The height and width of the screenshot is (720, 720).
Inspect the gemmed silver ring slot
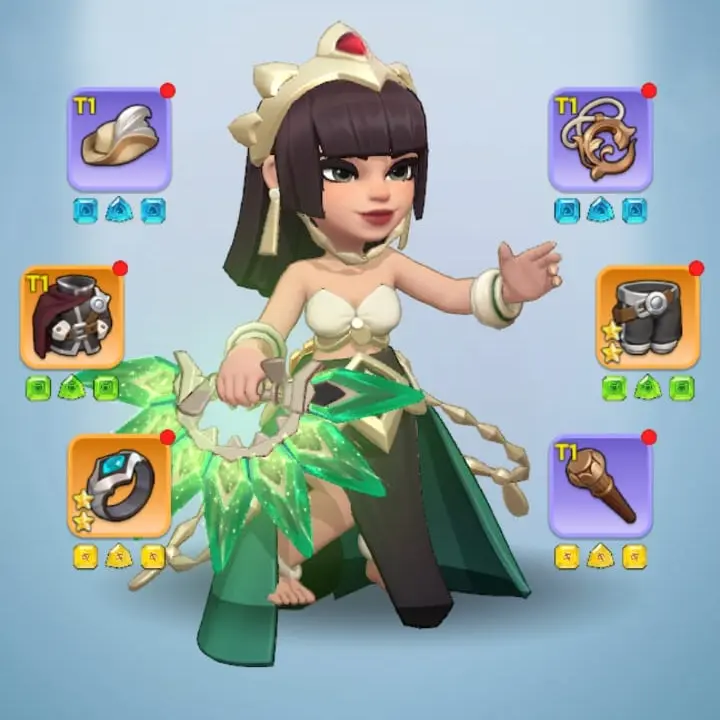tap(119, 485)
